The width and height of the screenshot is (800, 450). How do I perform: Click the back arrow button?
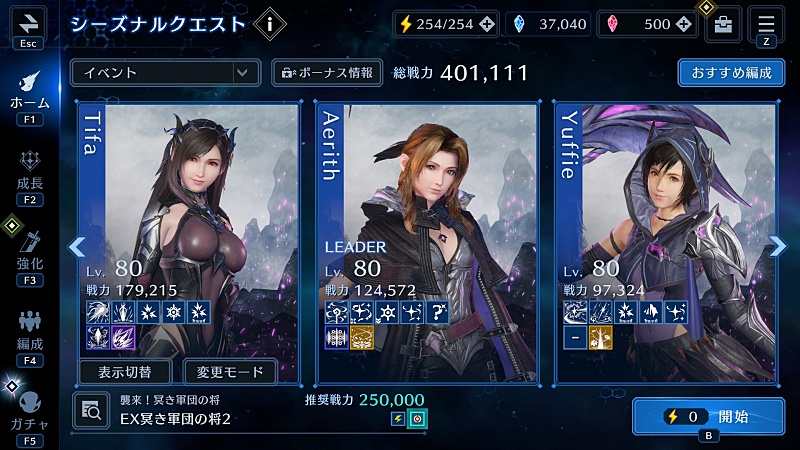coord(28,23)
